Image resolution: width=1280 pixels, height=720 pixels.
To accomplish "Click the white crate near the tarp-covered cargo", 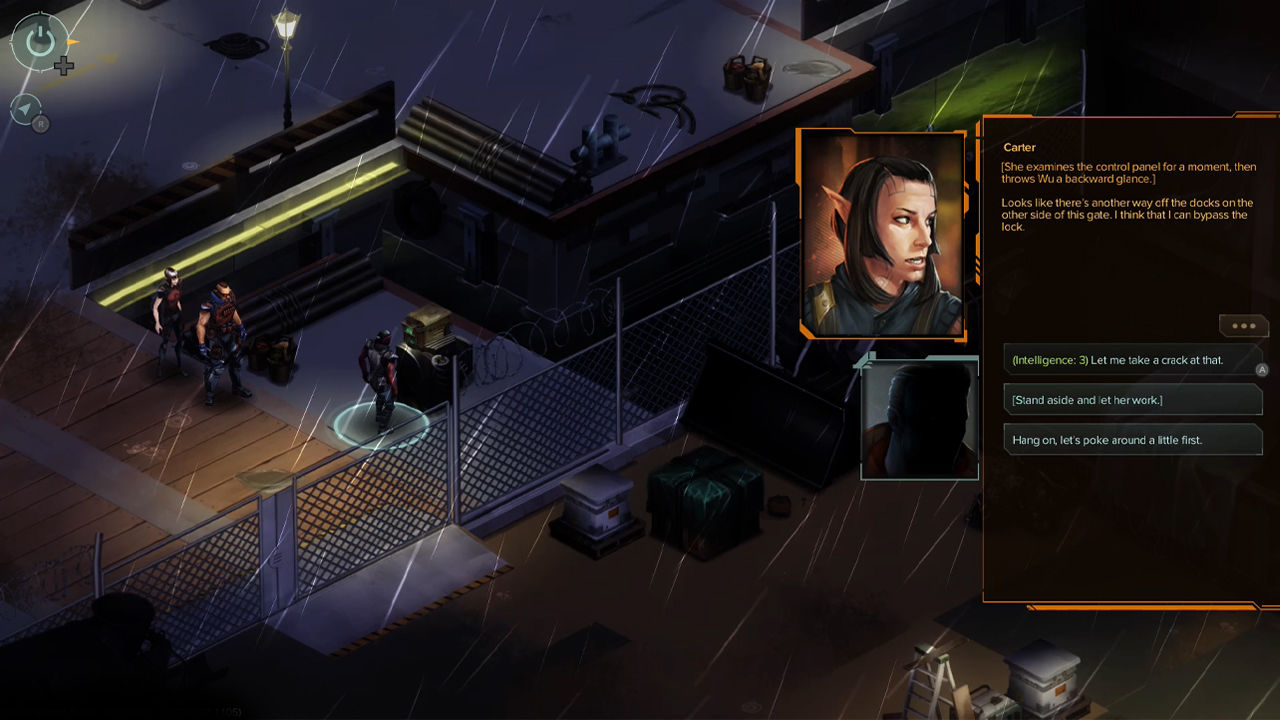I will point(597,510).
